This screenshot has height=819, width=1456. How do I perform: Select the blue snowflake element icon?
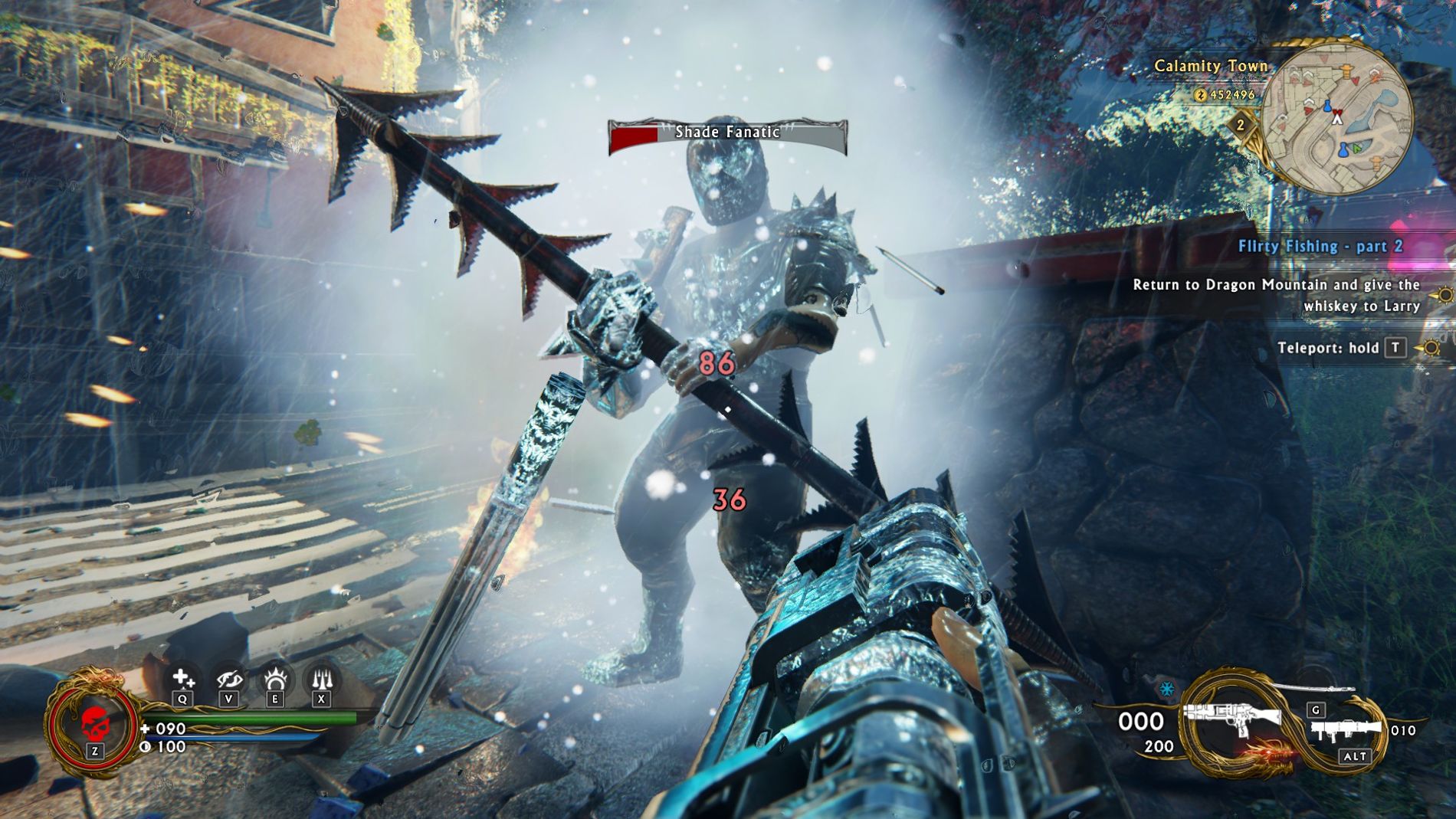click(1166, 689)
